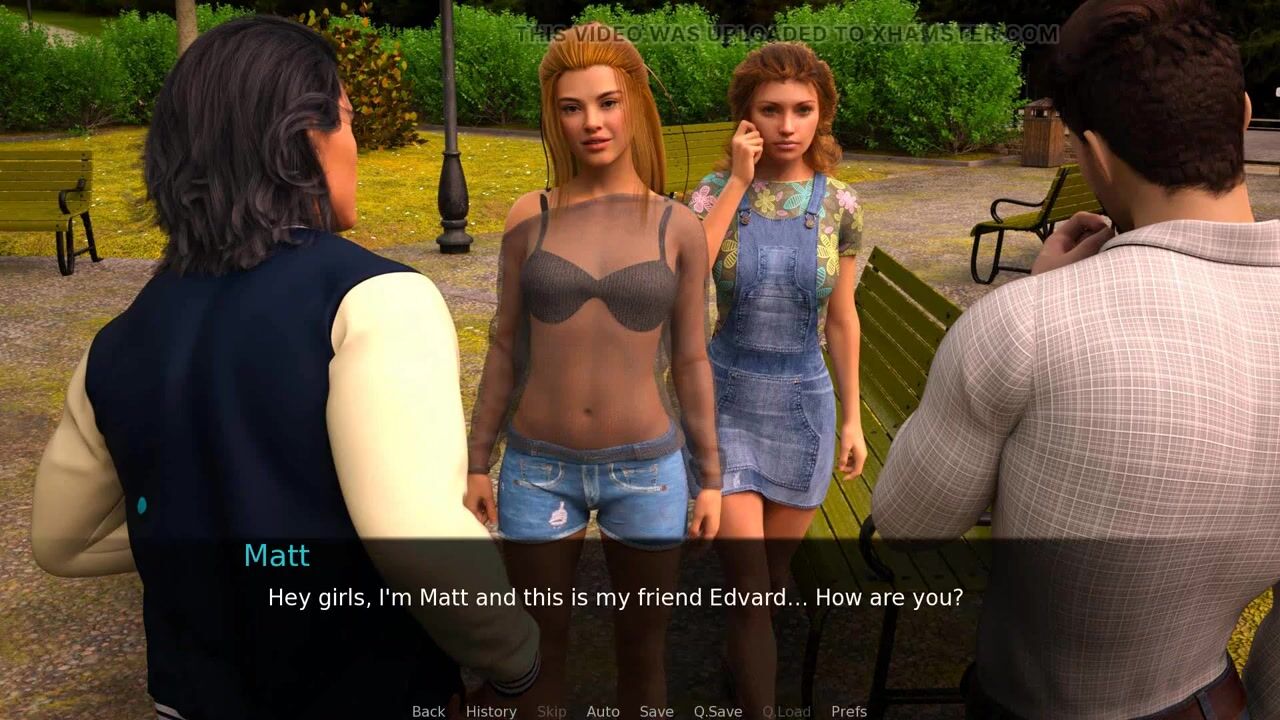
Task: Activate the Skip dialogue button
Action: click(551, 711)
